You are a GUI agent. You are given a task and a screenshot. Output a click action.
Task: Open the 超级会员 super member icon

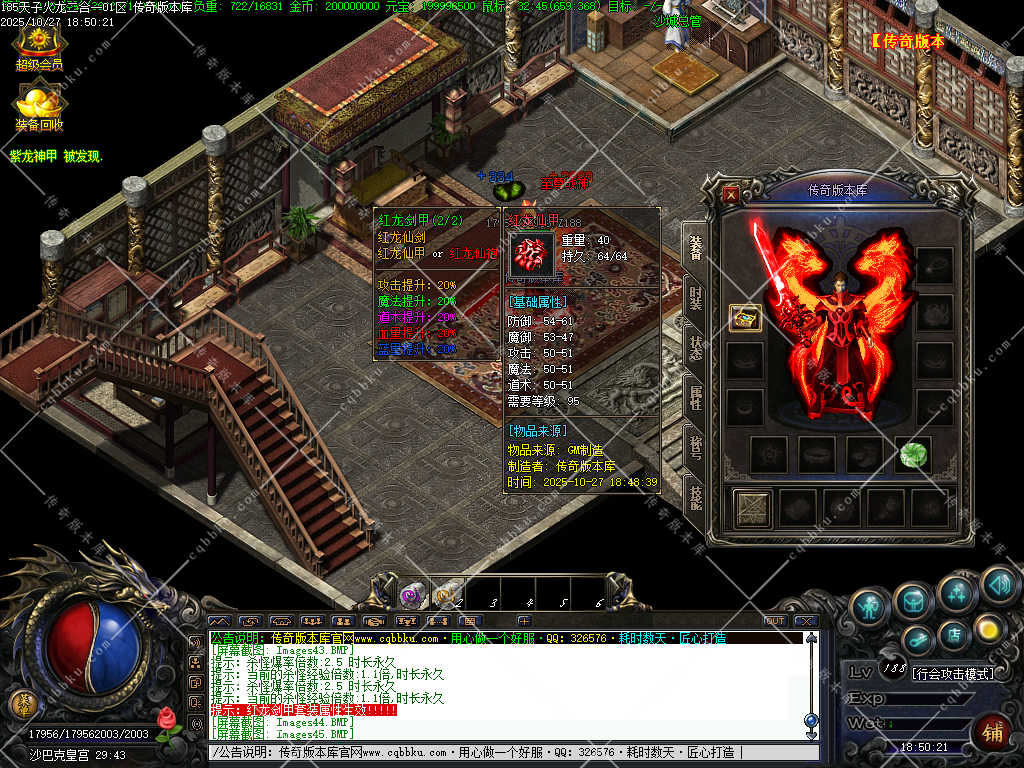39,44
